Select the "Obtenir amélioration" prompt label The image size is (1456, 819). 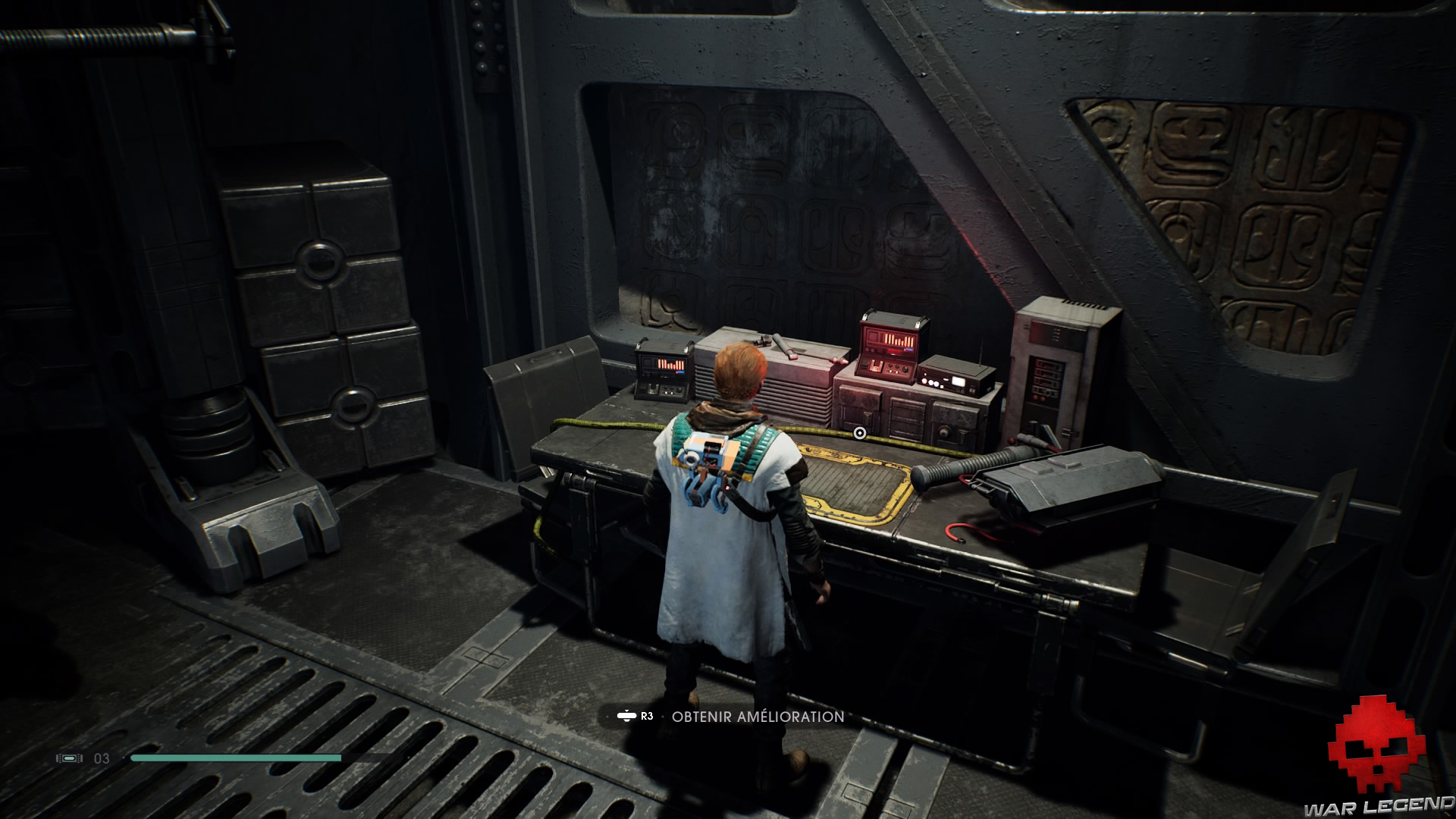point(758,716)
